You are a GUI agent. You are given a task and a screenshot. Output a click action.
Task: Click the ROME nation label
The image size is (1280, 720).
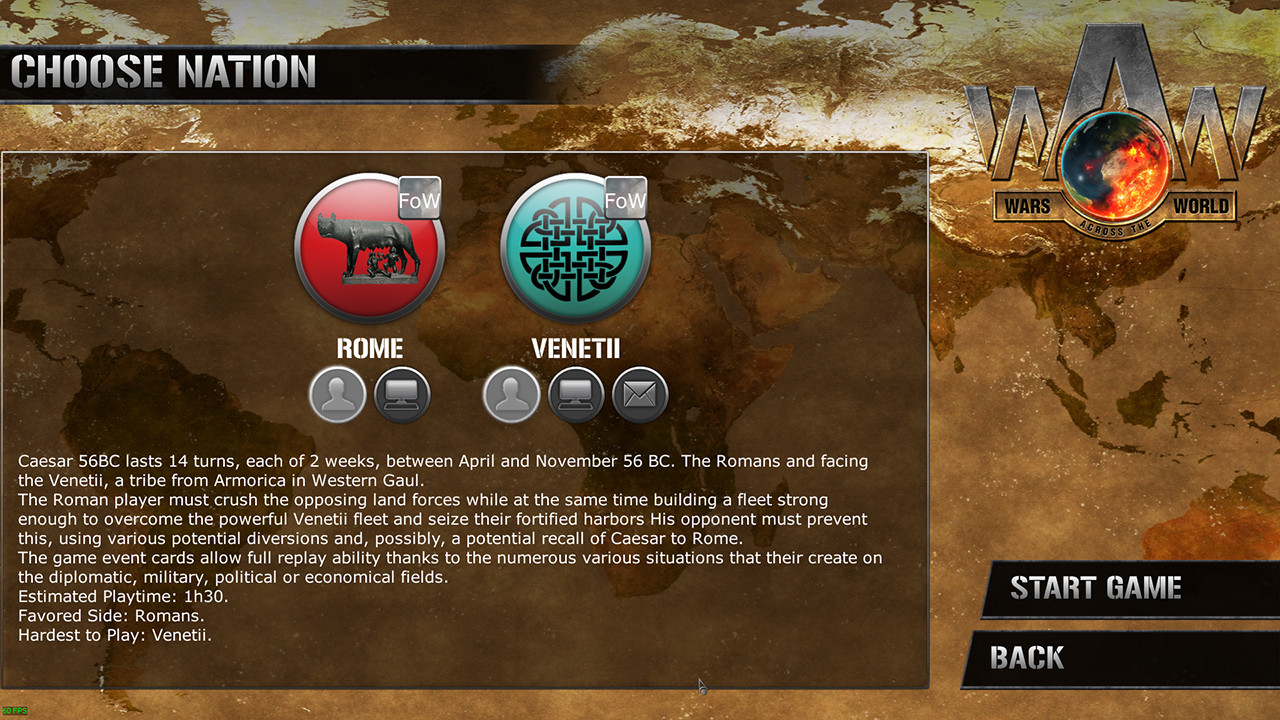click(370, 348)
